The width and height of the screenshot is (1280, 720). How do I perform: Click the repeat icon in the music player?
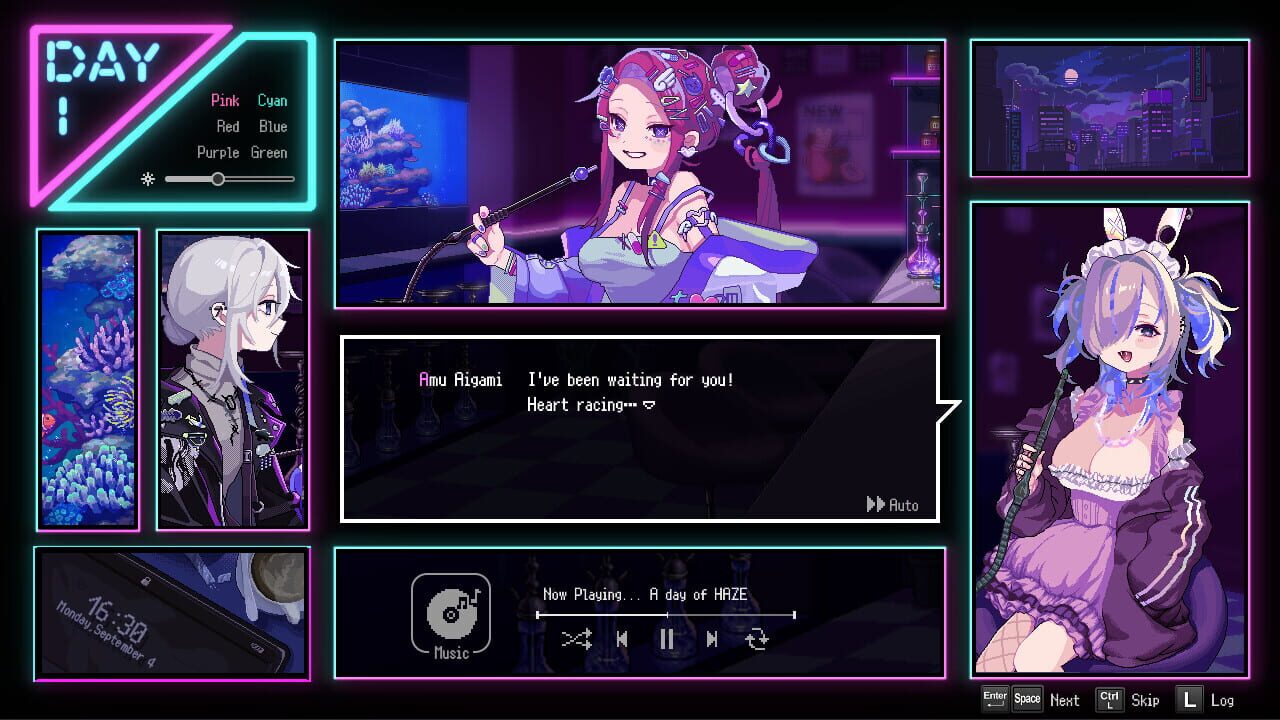(x=758, y=640)
